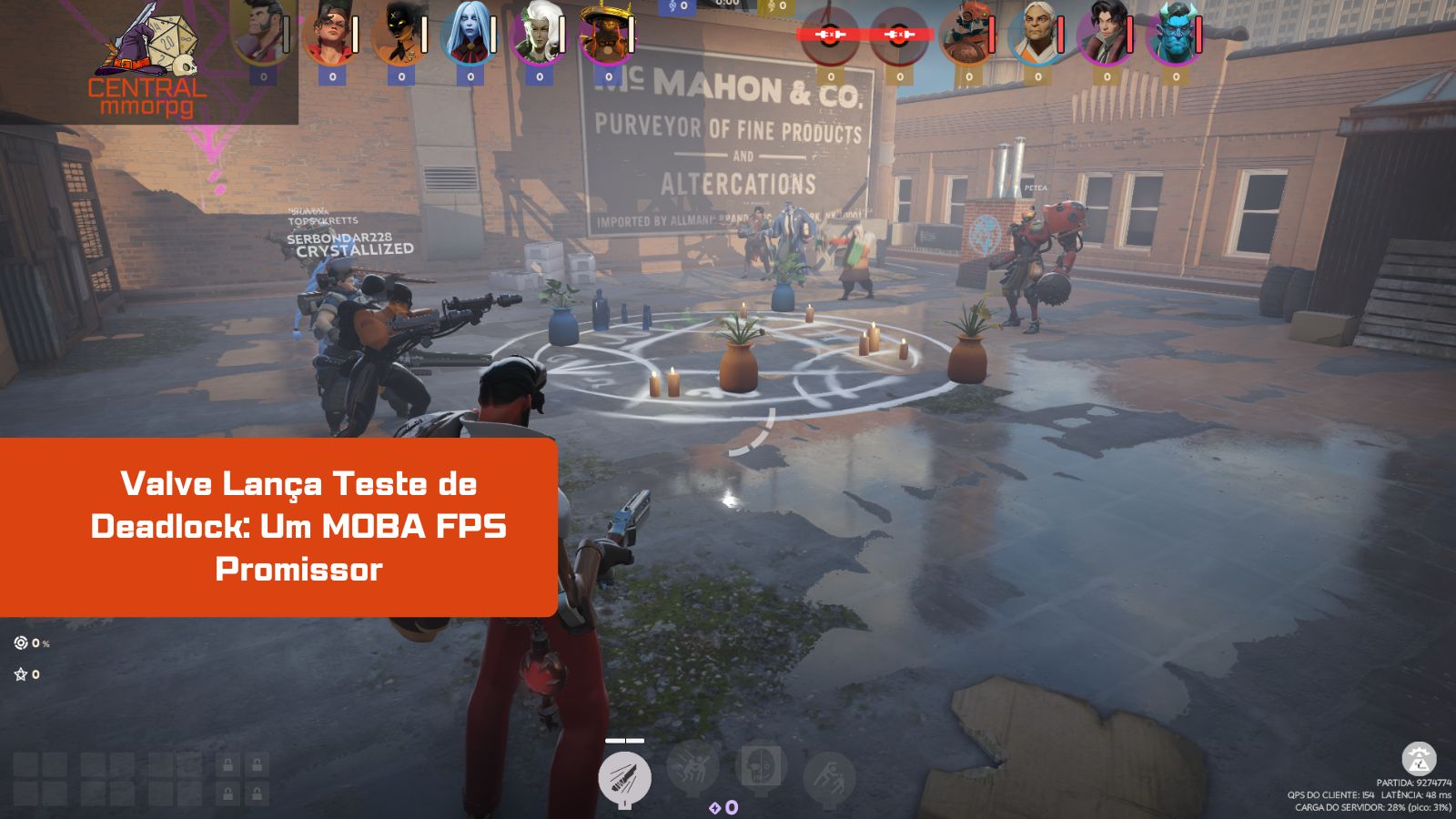Click the ammo bar above the ability icons
The height and width of the screenshot is (819, 1456).
pyautogui.click(x=625, y=740)
